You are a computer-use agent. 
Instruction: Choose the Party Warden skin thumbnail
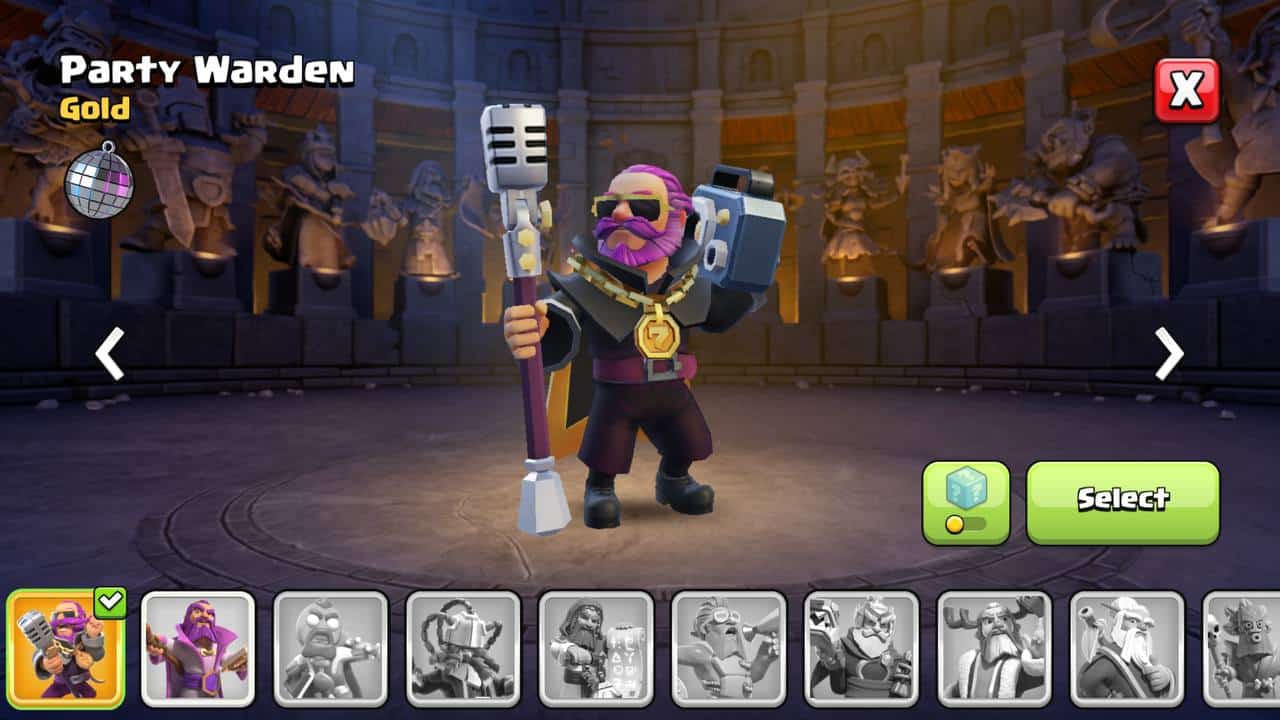(x=66, y=648)
